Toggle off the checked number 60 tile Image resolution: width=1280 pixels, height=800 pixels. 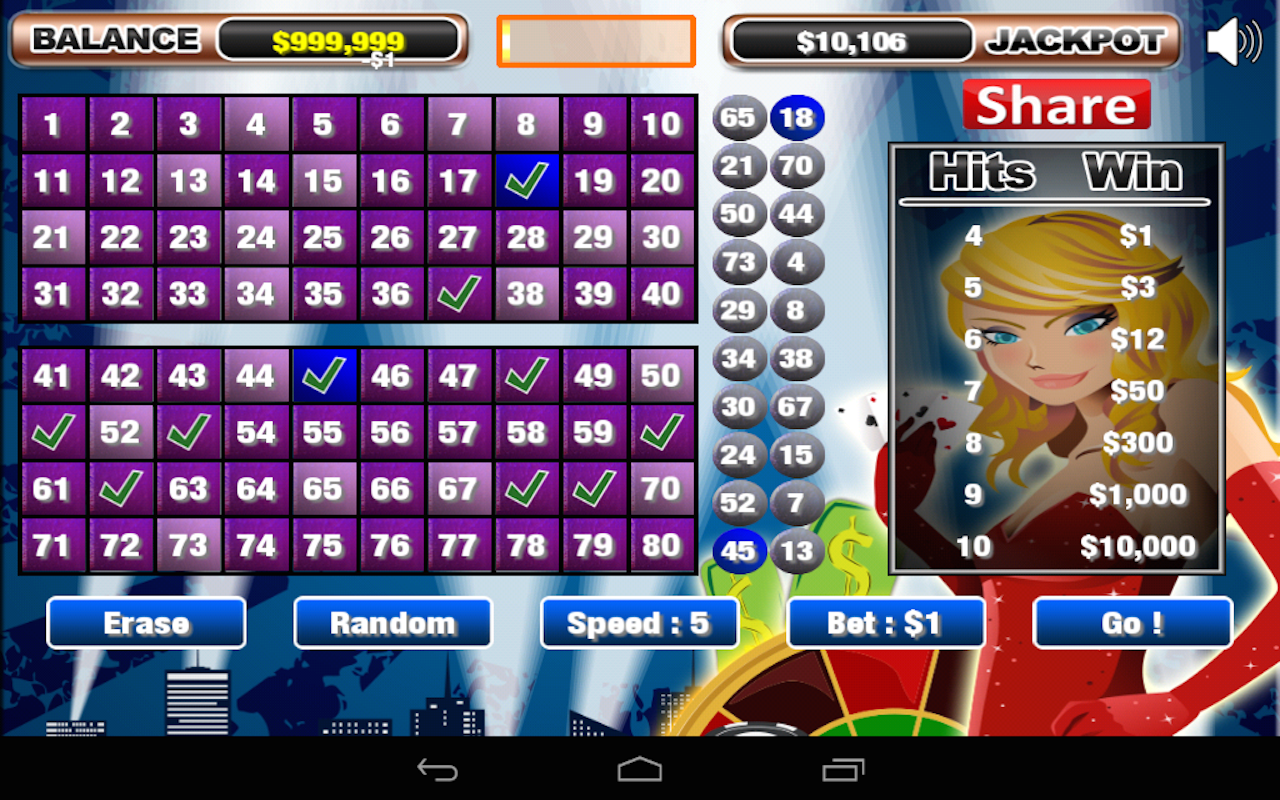tap(662, 431)
